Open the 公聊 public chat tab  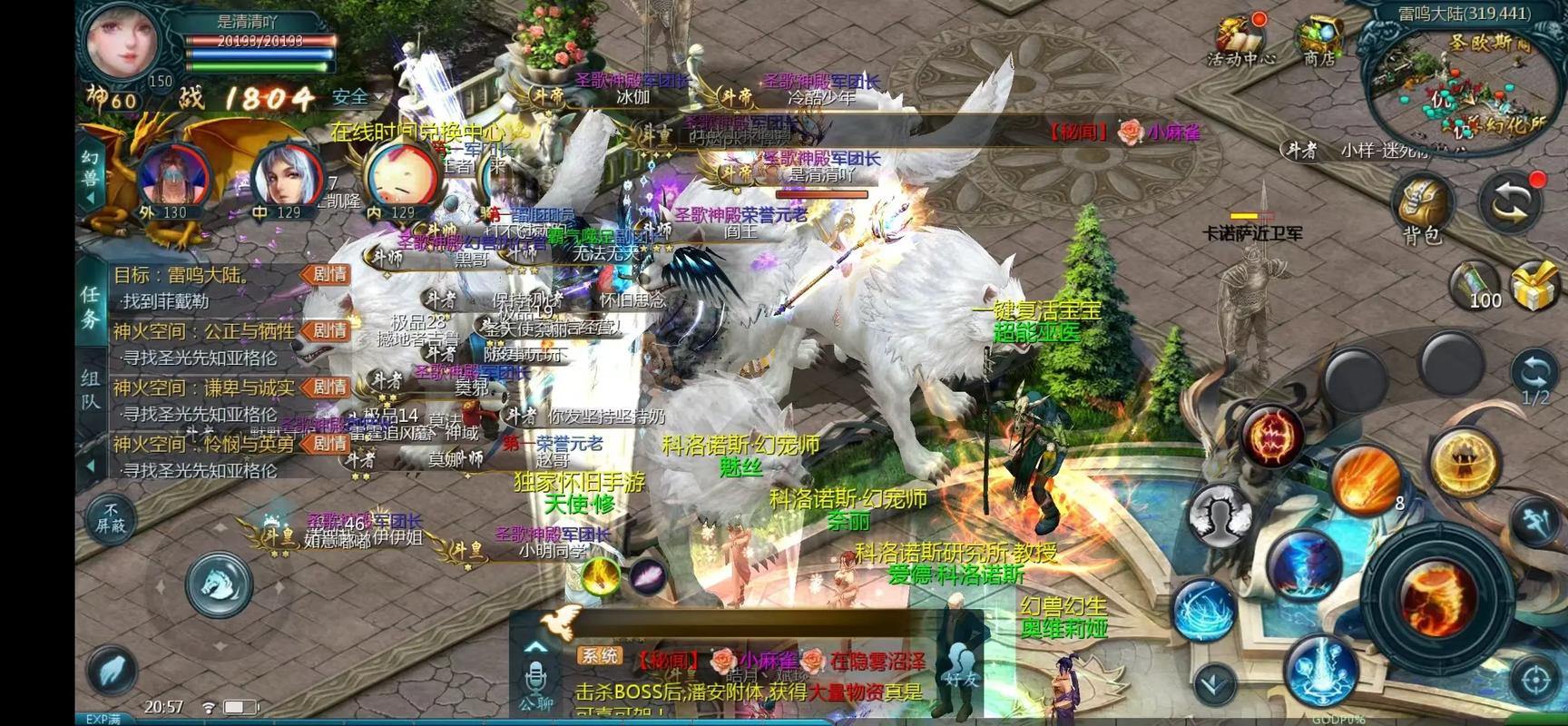(x=537, y=703)
